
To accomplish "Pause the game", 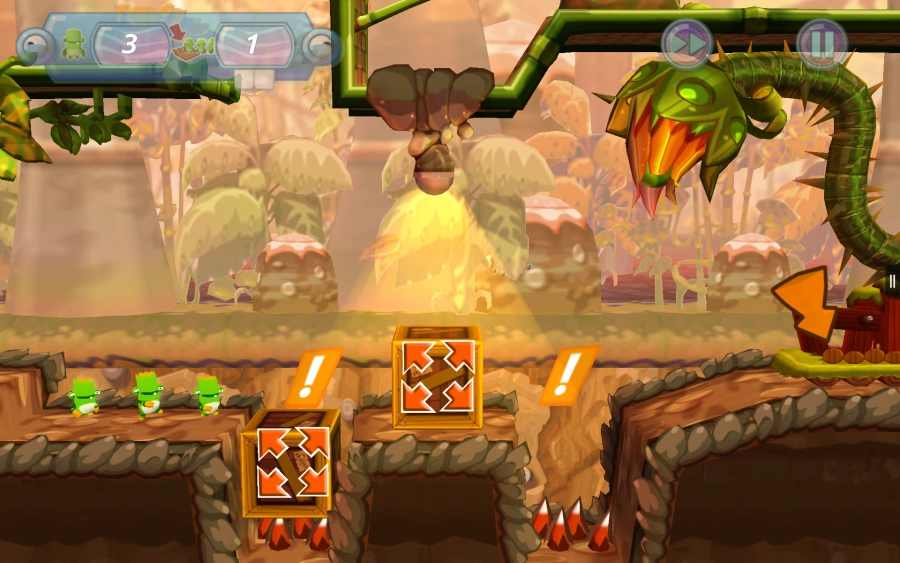I will [x=821, y=44].
